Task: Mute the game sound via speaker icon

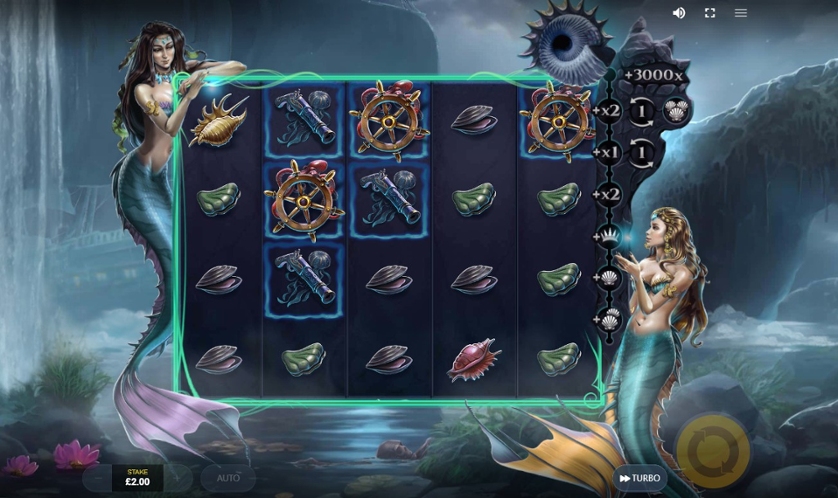Action: 679,13
